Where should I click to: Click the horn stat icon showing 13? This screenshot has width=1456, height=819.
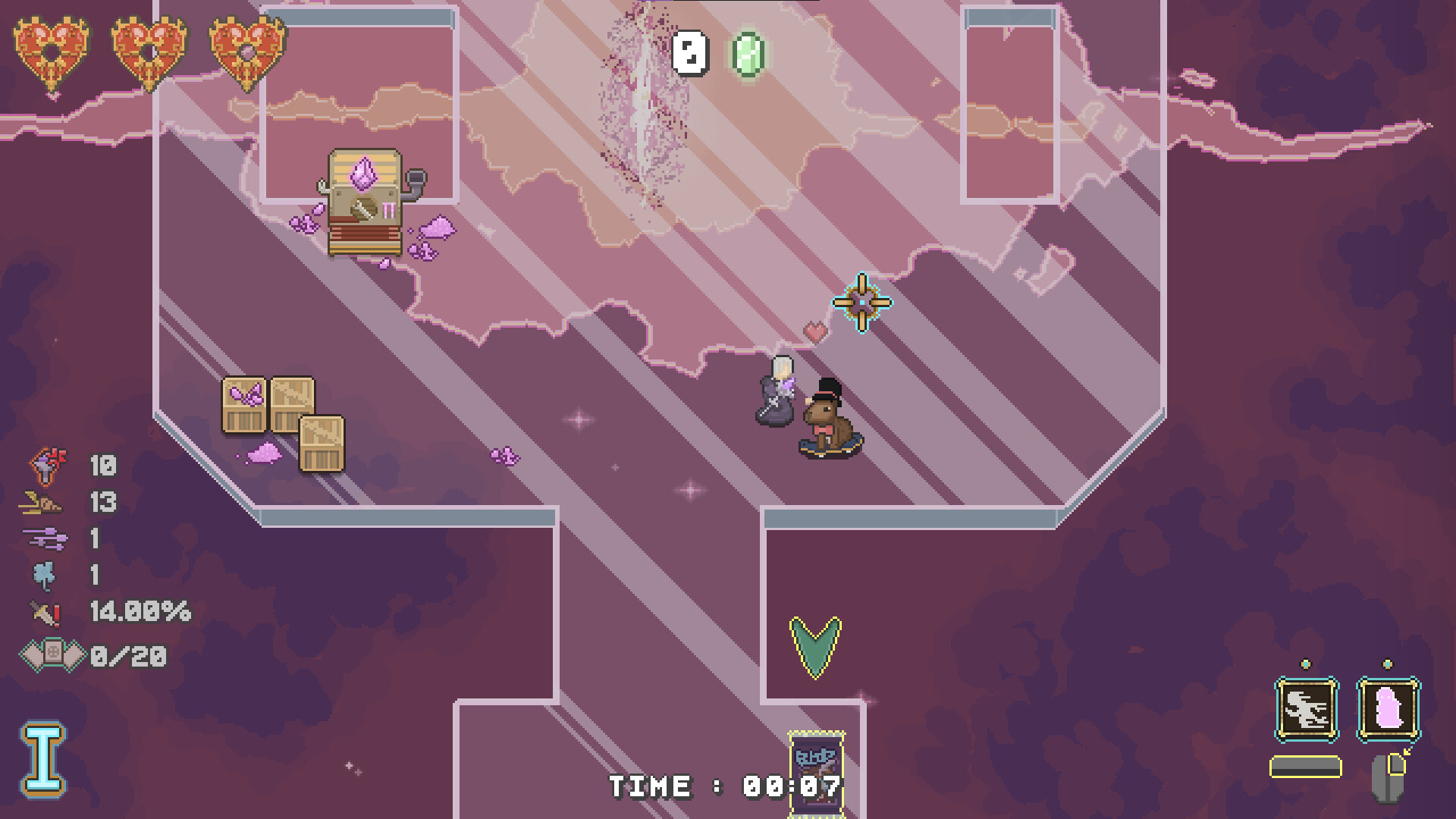click(x=42, y=500)
